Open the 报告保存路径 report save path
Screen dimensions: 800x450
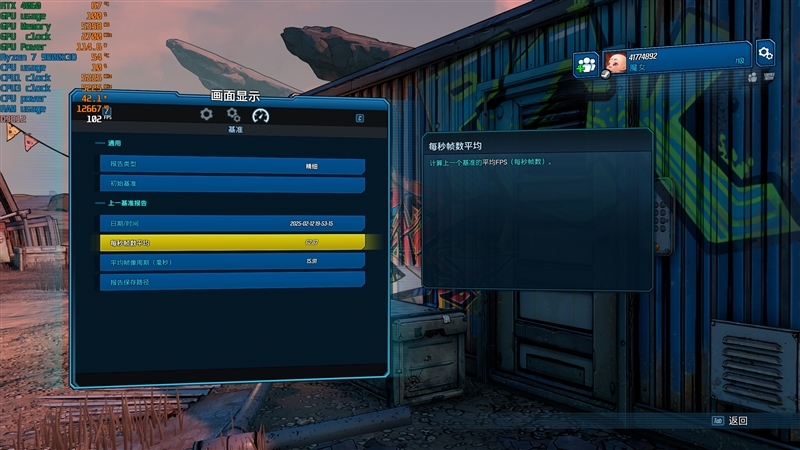pyautogui.click(x=231, y=280)
